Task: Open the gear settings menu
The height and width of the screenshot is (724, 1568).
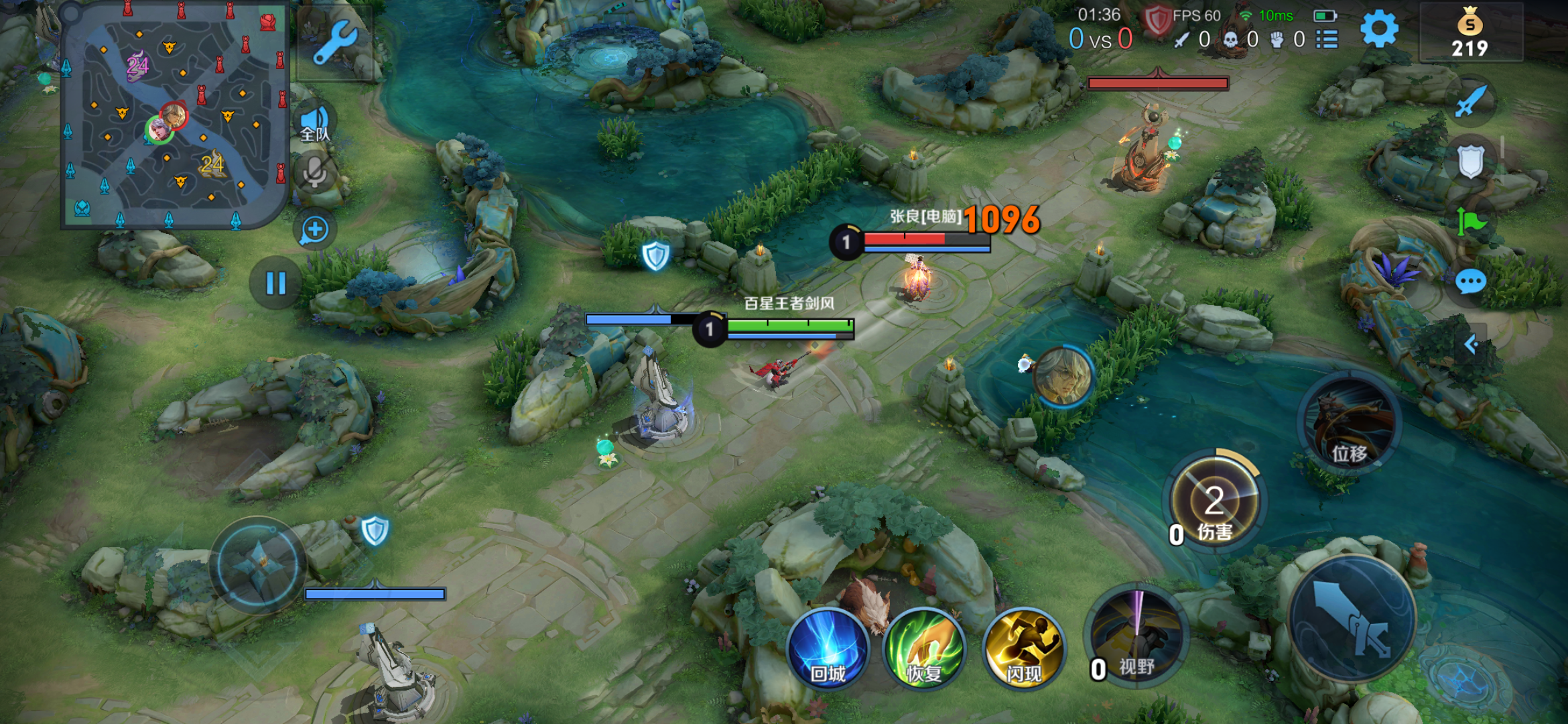Action: (x=1379, y=30)
